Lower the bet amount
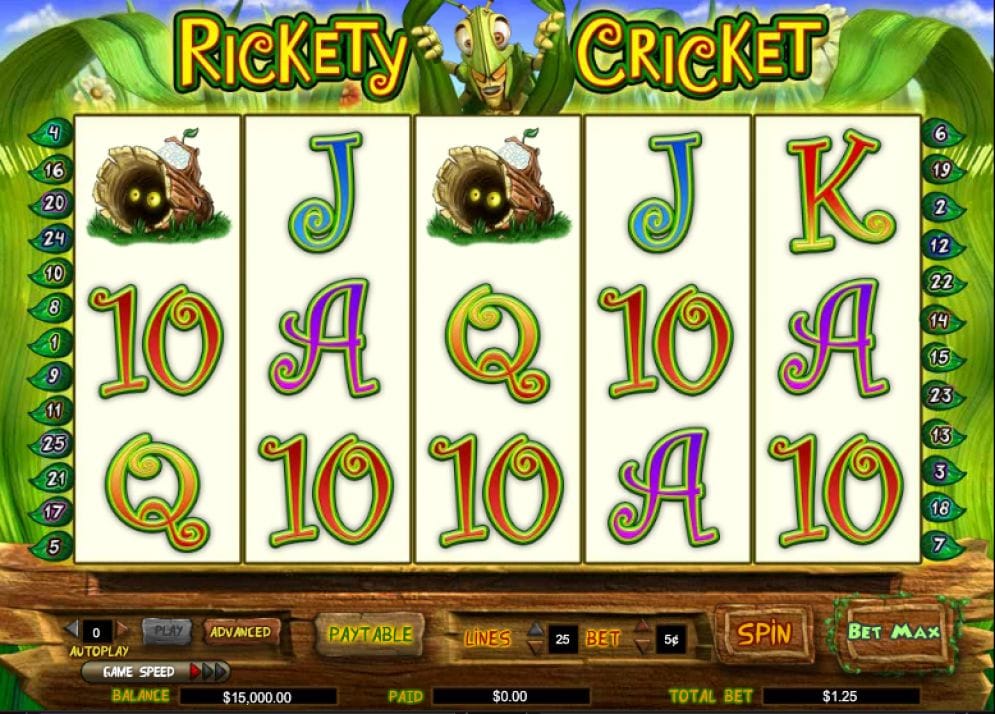995x714 pixels. pyautogui.click(x=644, y=647)
